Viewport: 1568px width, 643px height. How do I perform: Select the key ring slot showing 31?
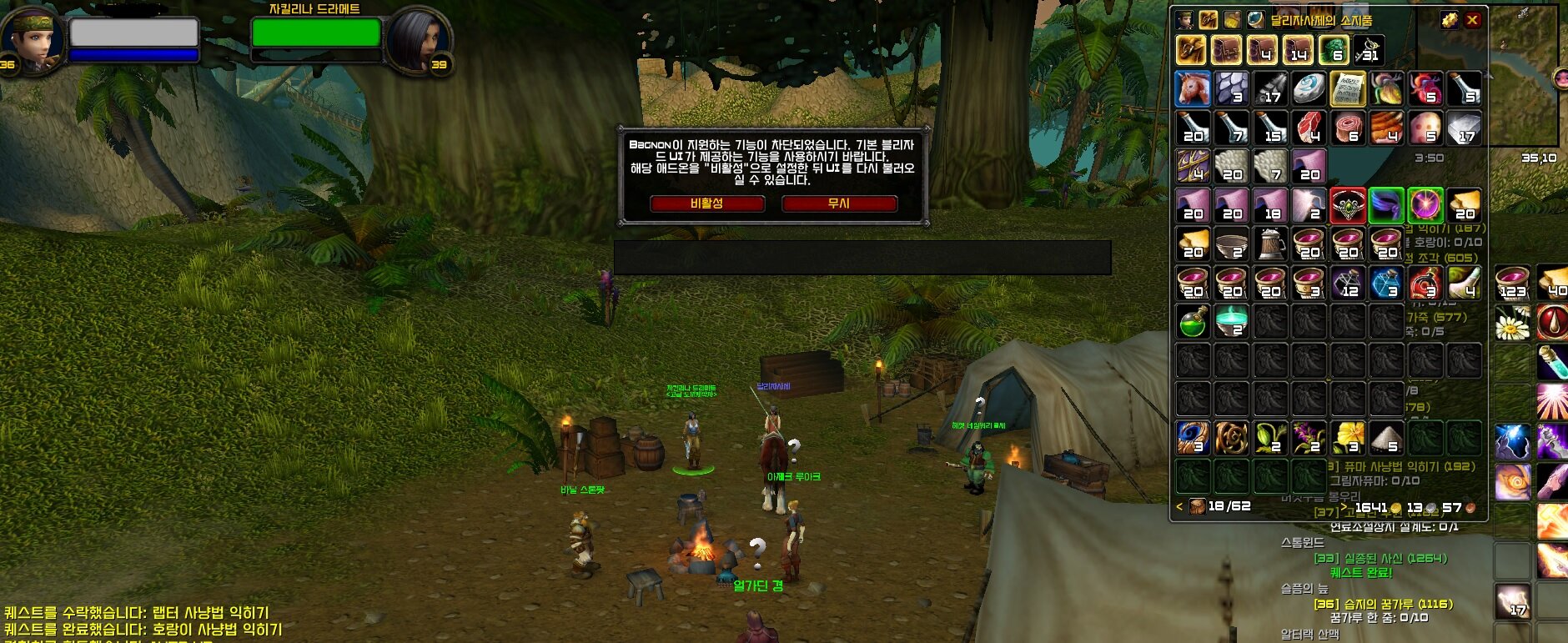(1369, 50)
